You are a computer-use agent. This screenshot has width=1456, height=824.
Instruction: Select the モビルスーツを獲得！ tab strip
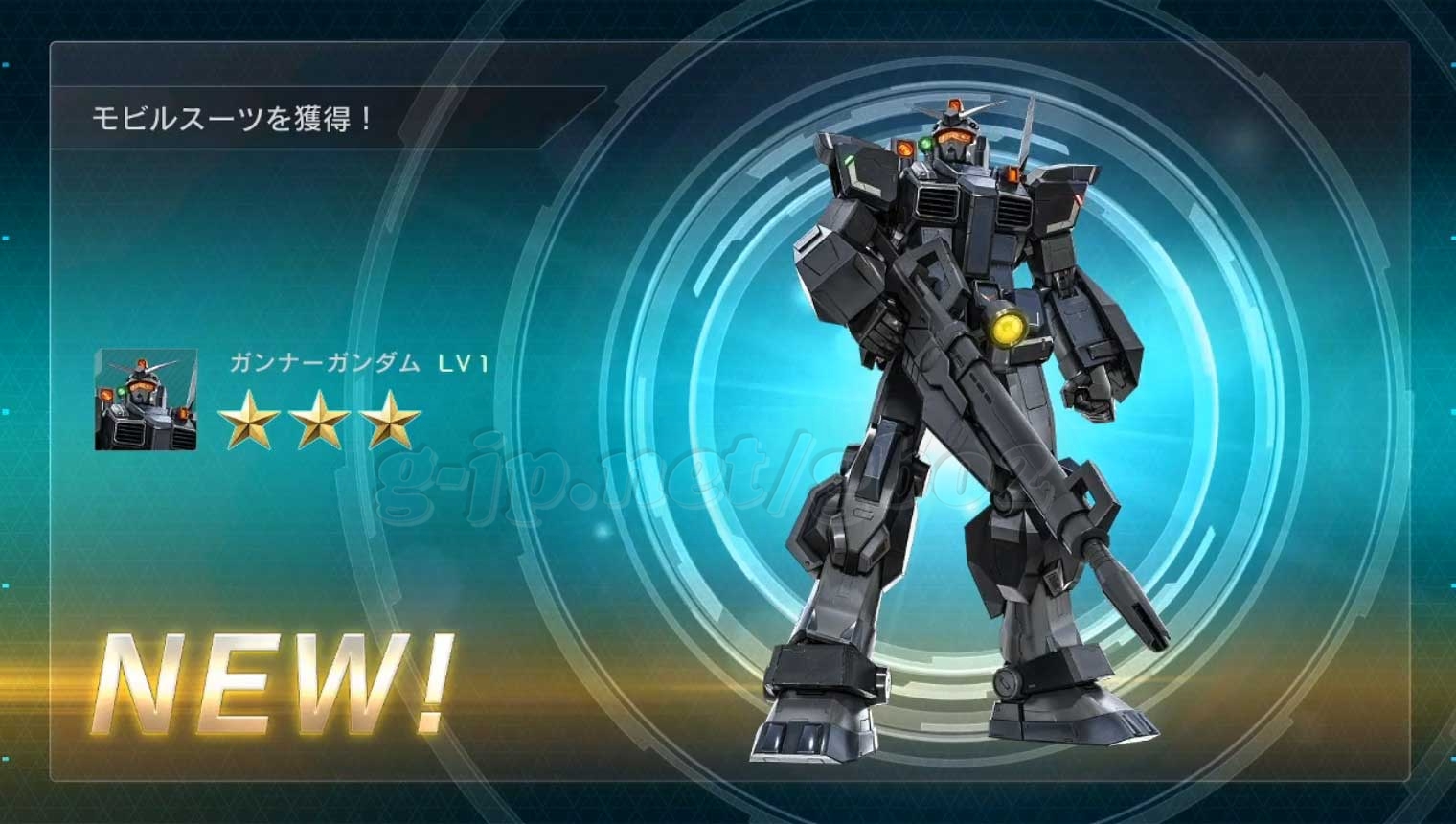click(230, 118)
